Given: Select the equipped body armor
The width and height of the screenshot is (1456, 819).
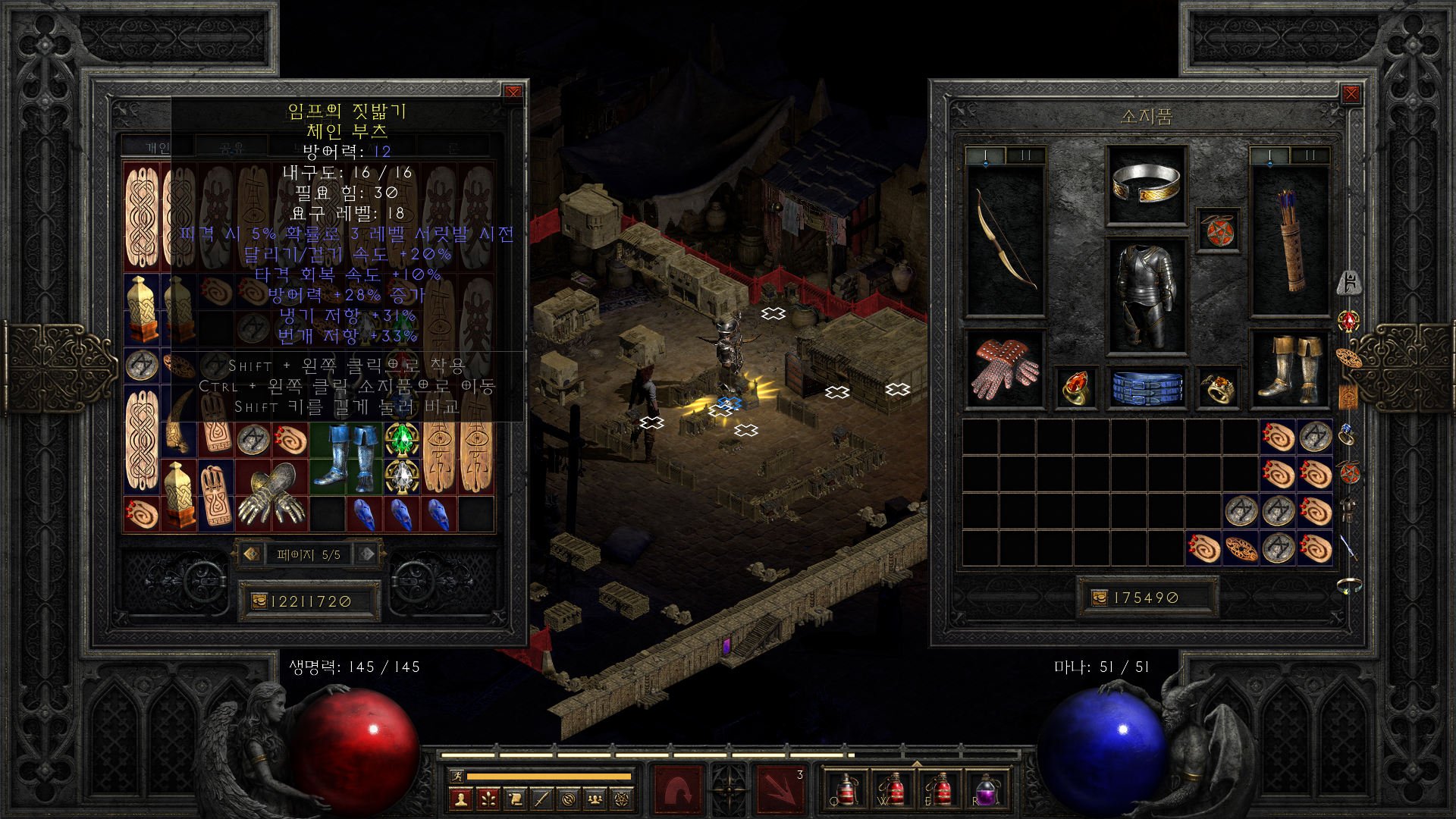Looking at the screenshot, I should 1146,296.
